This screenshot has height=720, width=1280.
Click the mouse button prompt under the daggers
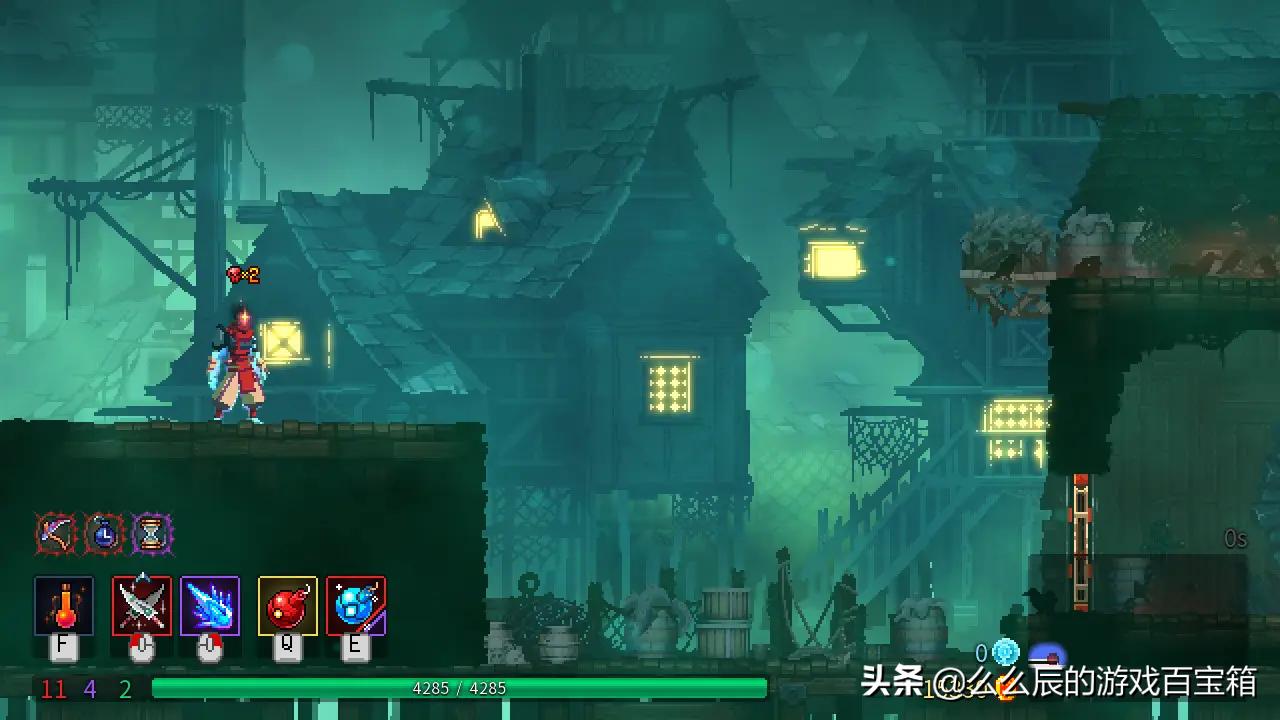(140, 648)
